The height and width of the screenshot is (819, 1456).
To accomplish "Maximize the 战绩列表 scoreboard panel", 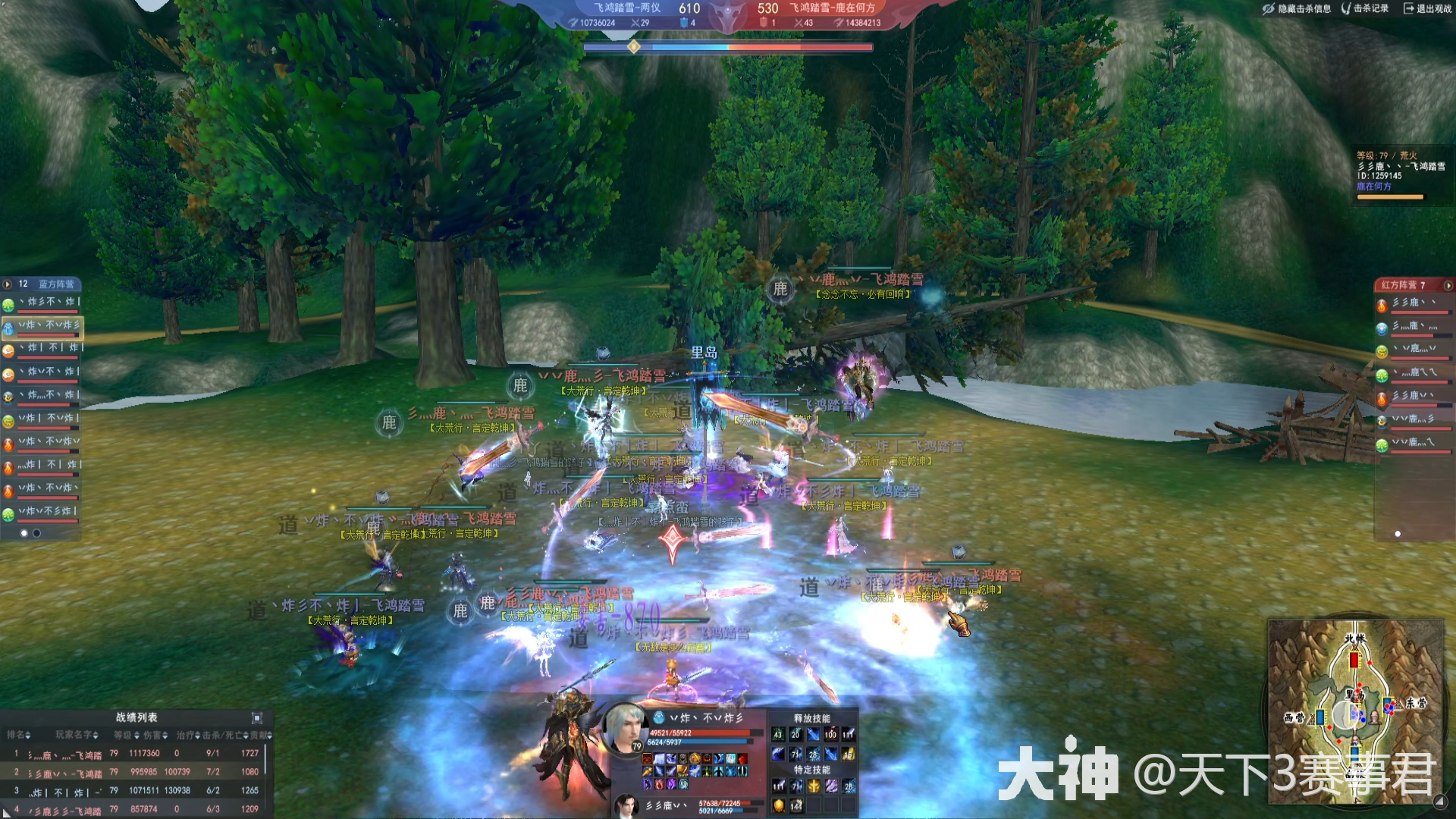I will pos(257,717).
